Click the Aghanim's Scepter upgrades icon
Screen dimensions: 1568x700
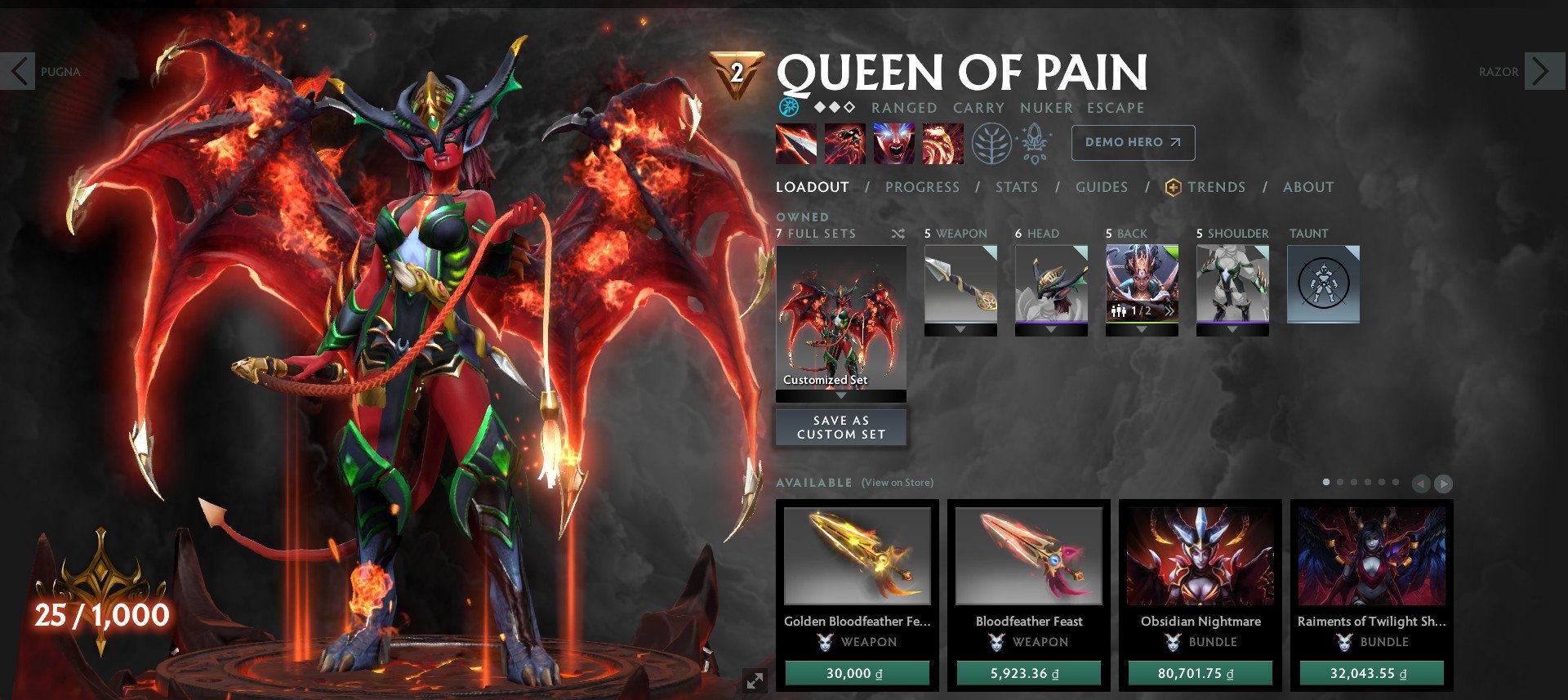1036,142
